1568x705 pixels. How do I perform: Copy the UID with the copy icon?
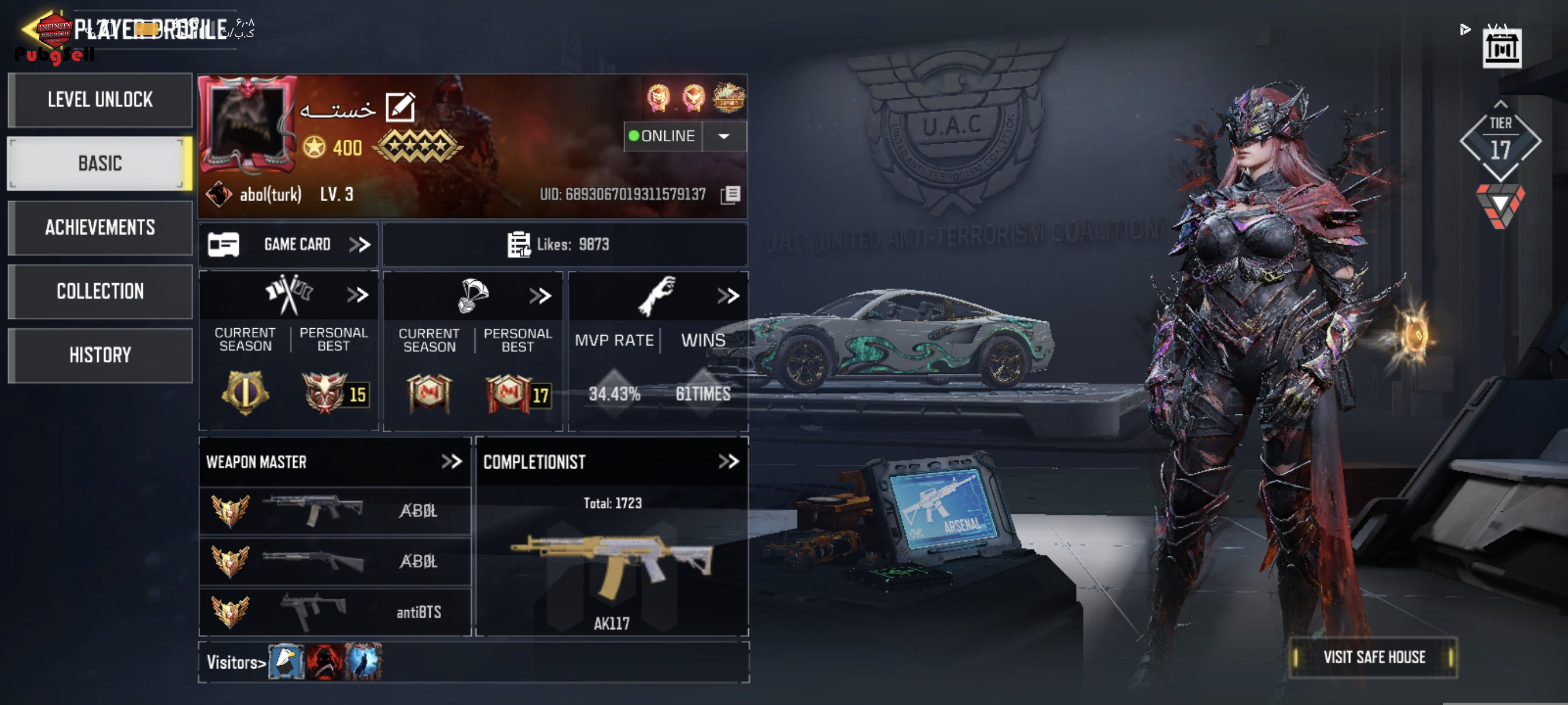point(730,195)
